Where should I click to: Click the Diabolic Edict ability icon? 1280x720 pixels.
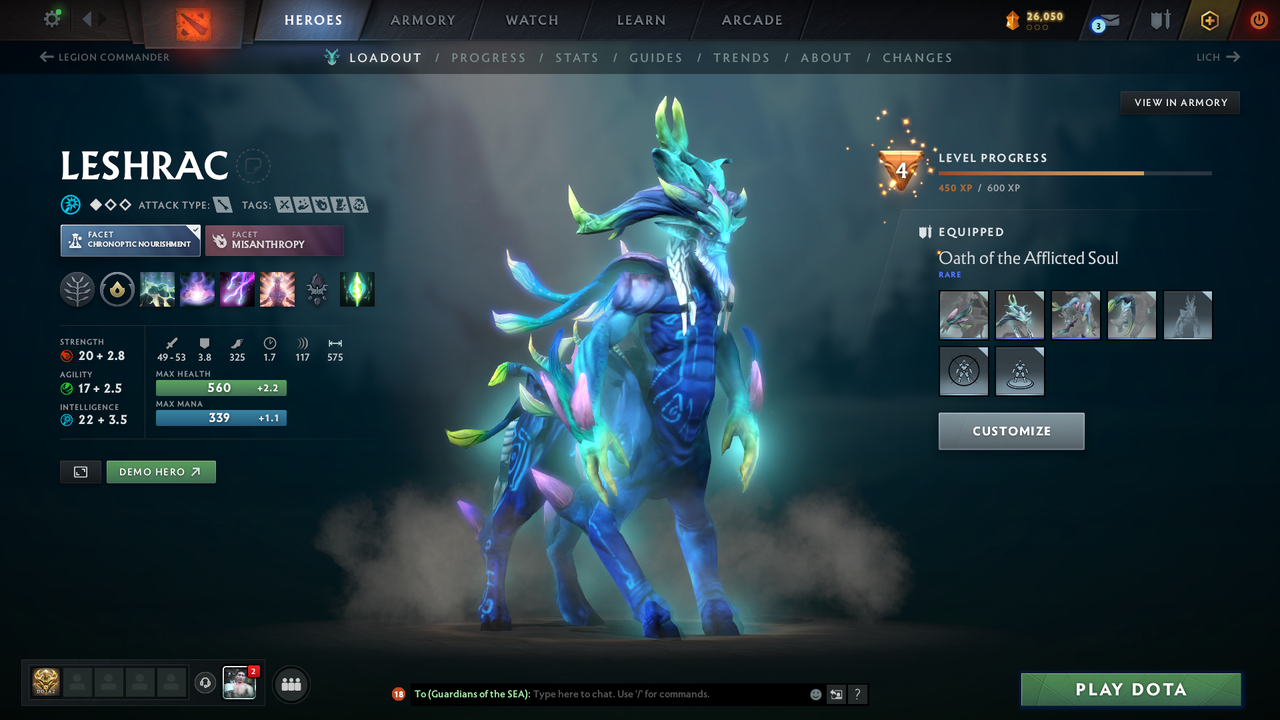pyautogui.click(x=197, y=289)
